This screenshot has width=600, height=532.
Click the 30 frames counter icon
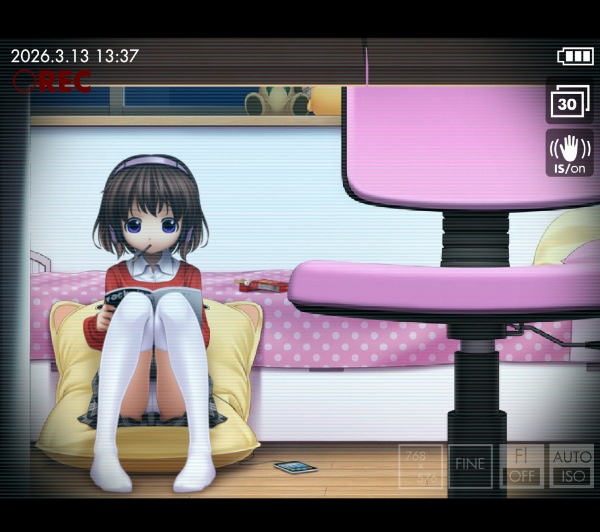tap(569, 102)
